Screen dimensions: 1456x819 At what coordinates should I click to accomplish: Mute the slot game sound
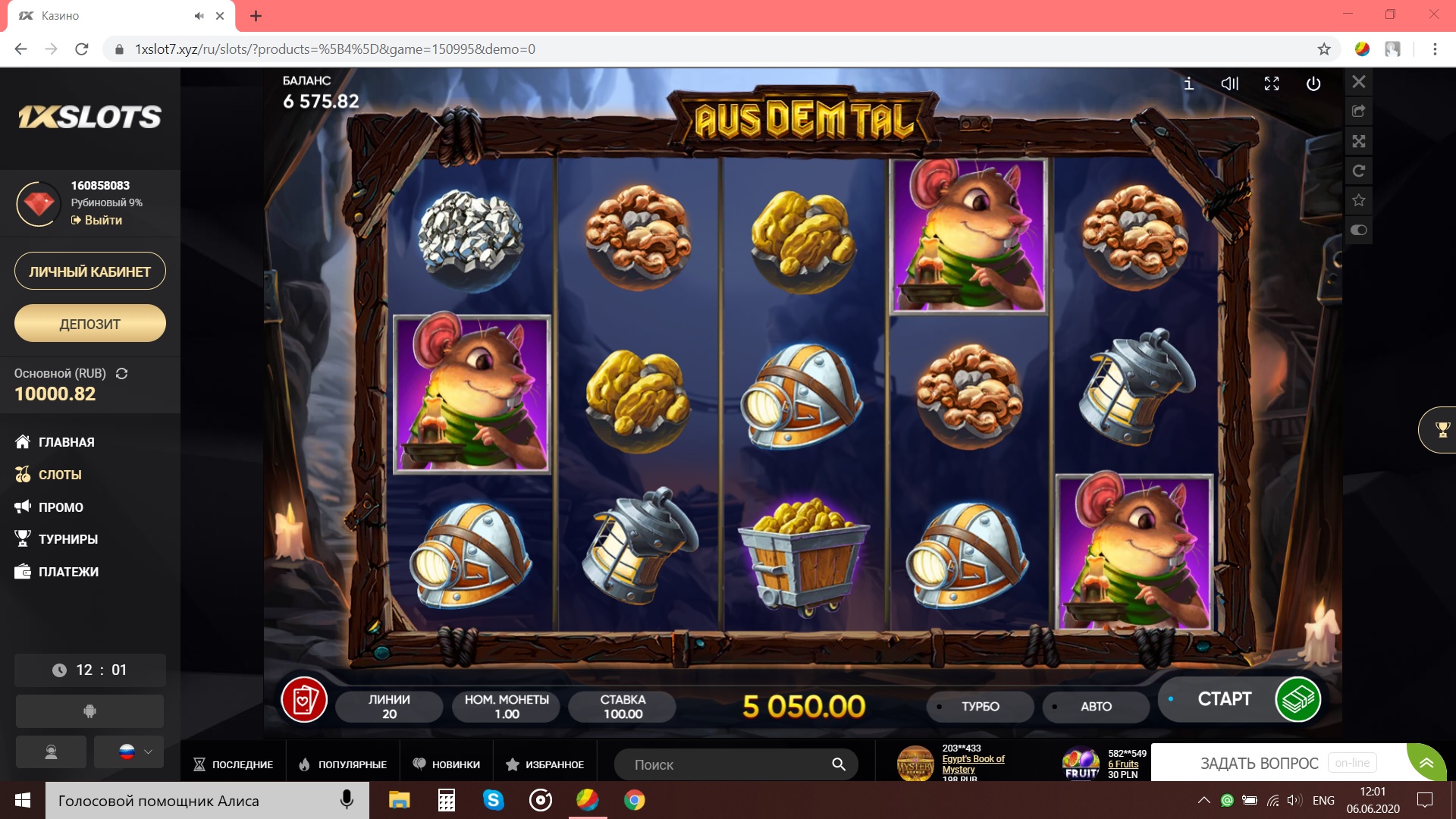click(x=1230, y=84)
